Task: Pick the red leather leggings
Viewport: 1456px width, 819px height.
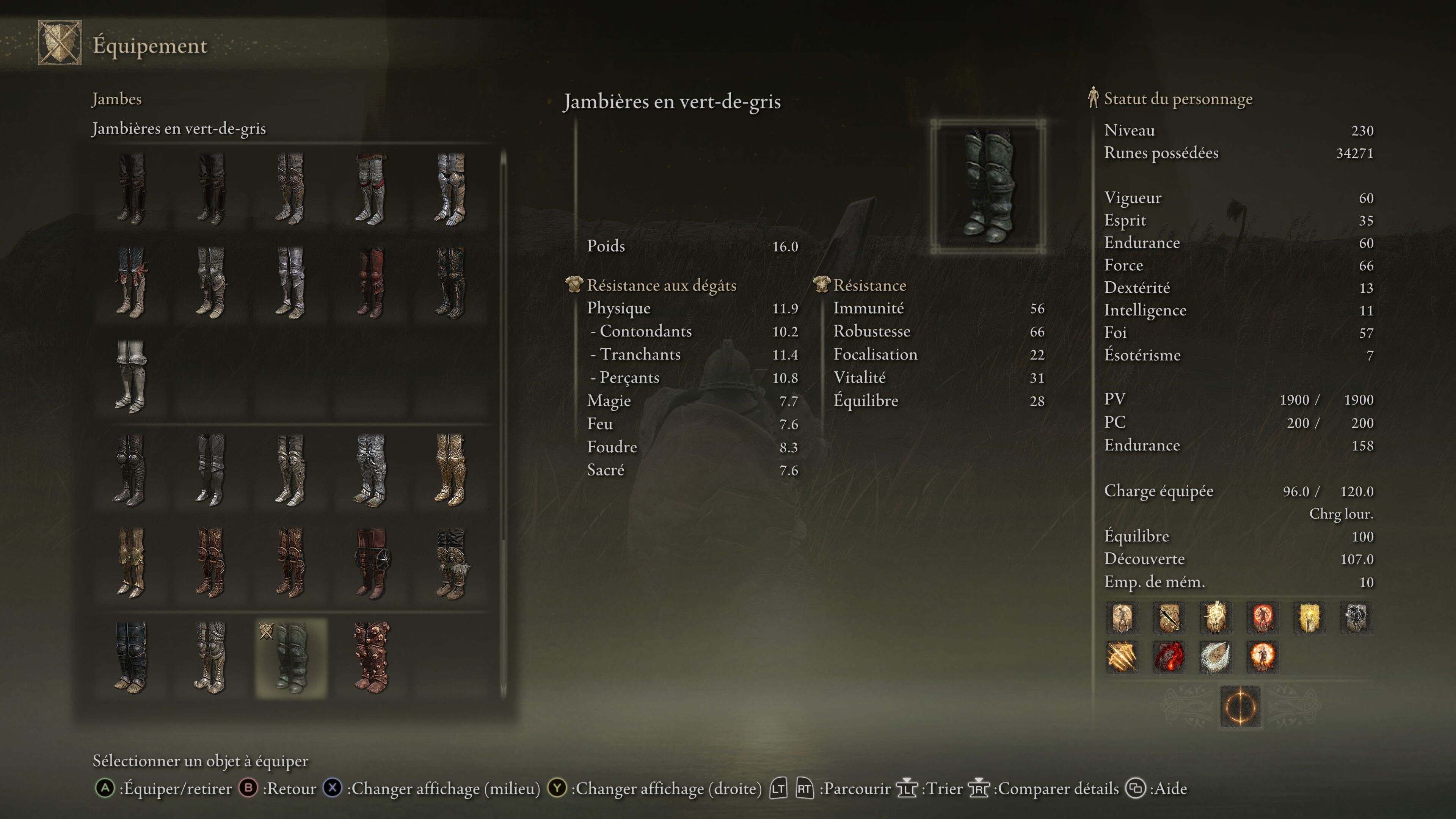Action: pos(371,282)
